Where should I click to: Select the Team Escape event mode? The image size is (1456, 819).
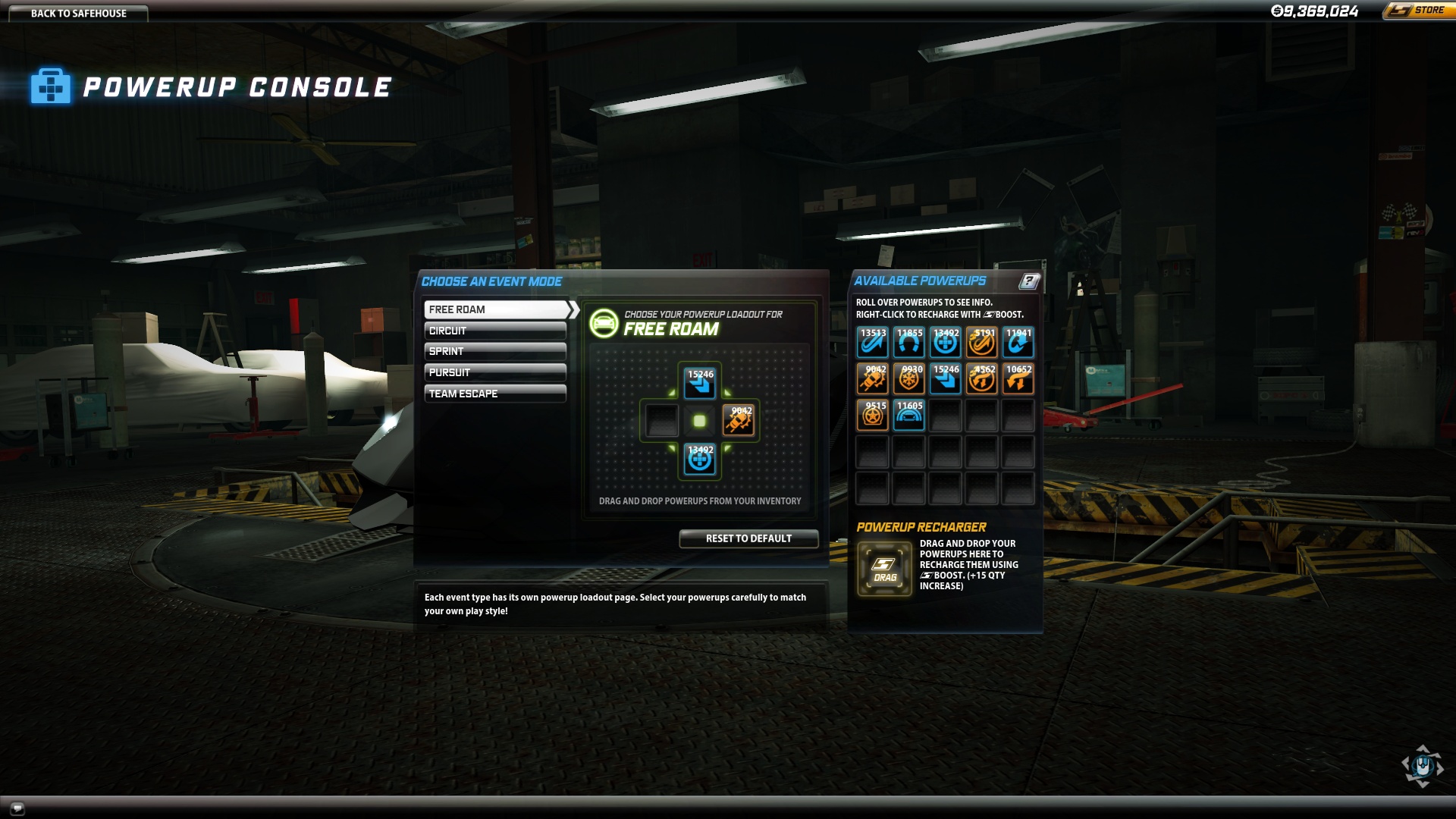[x=495, y=394]
